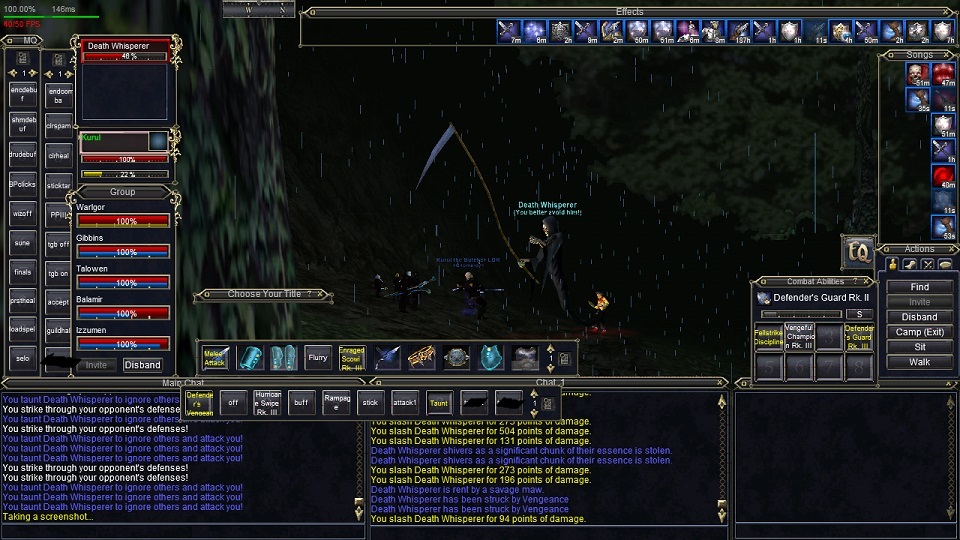Activate the Flurry ability
Screen dimensions: 960x540
317,357
